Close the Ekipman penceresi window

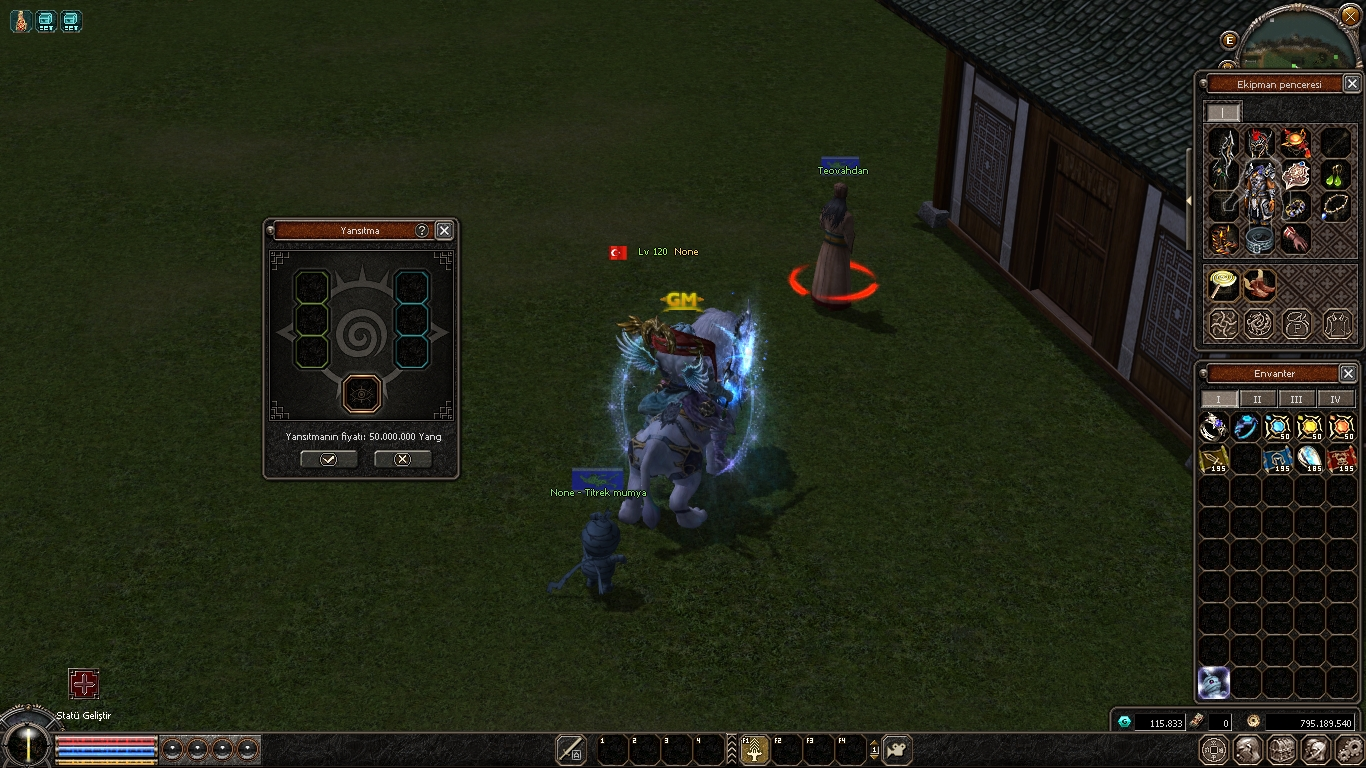coord(1351,84)
